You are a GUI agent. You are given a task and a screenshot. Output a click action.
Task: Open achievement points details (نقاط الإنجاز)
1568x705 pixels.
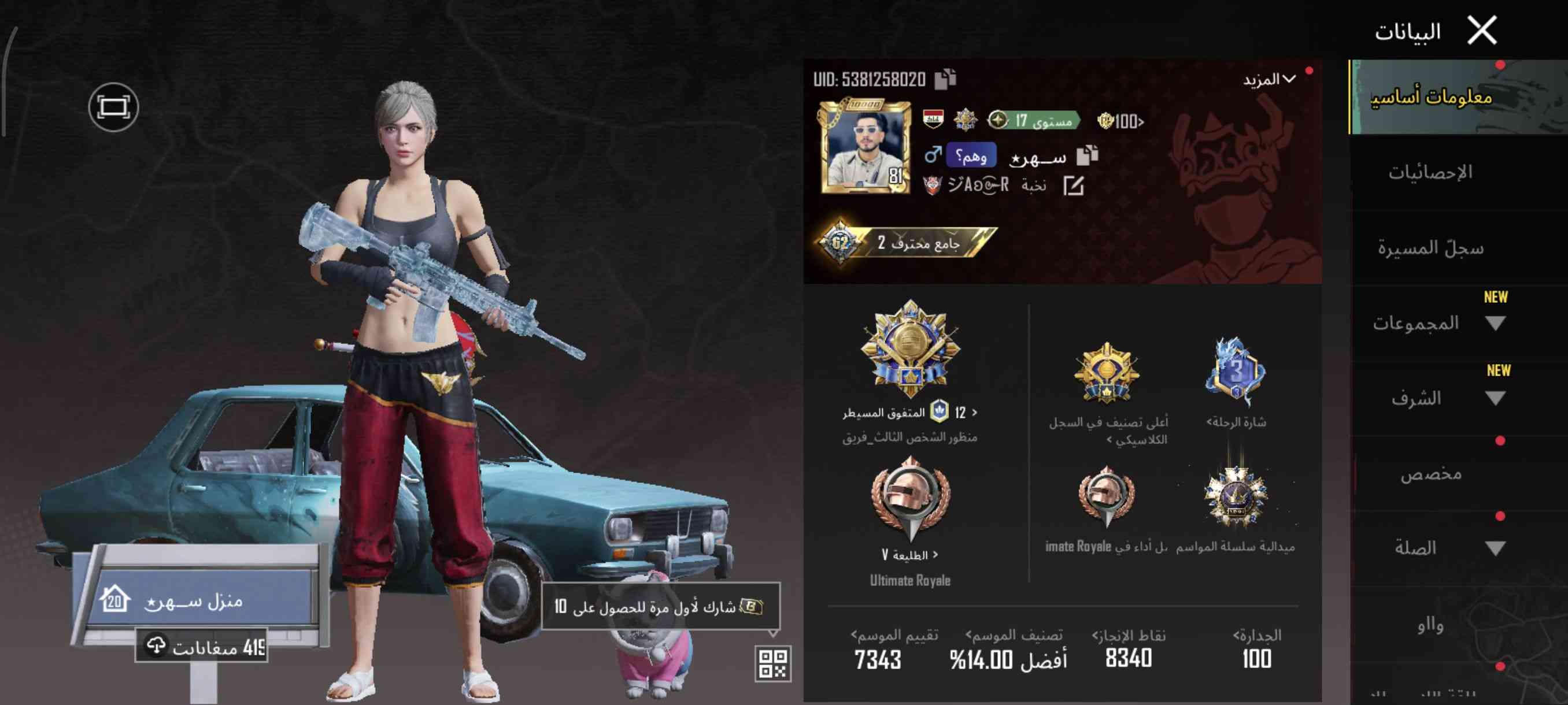(x=1129, y=648)
